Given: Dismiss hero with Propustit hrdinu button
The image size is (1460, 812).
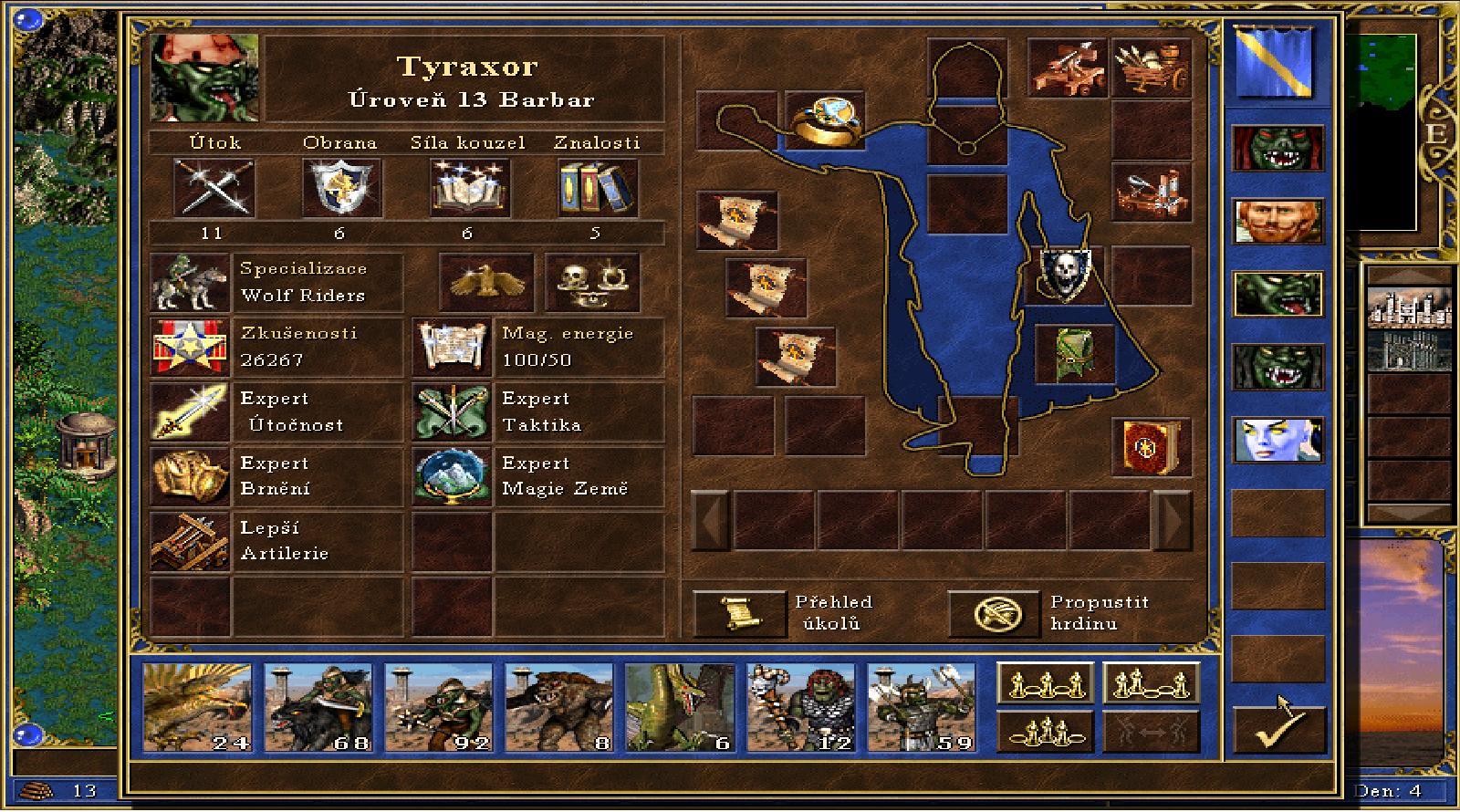Looking at the screenshot, I should pos(994,613).
